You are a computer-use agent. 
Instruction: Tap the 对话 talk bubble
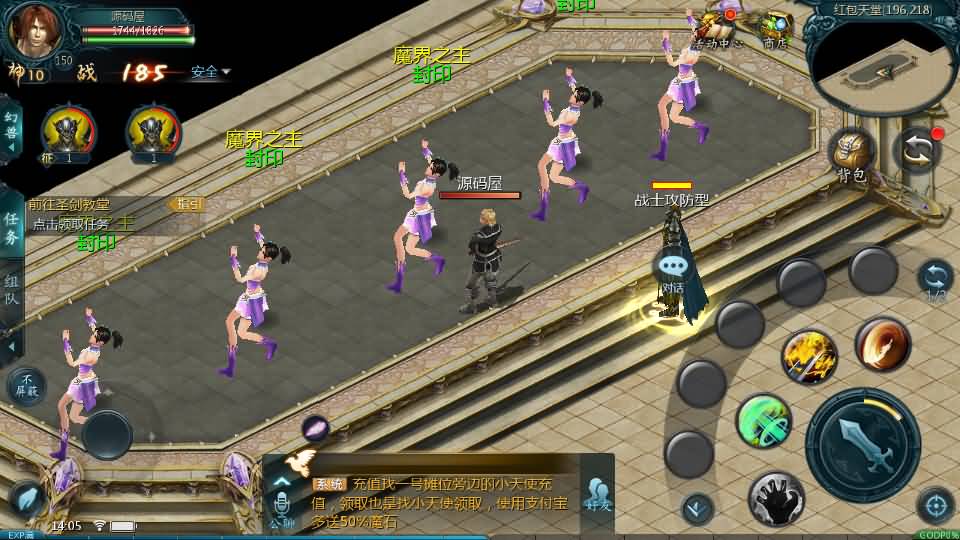click(x=673, y=270)
